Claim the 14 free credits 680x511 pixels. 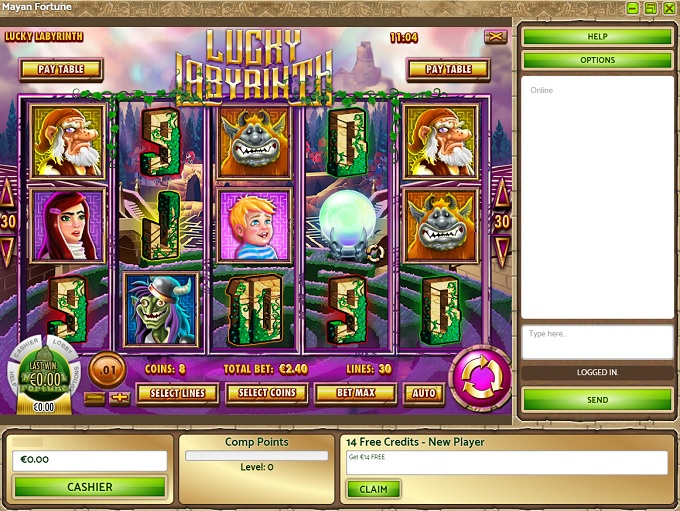pyautogui.click(x=373, y=489)
